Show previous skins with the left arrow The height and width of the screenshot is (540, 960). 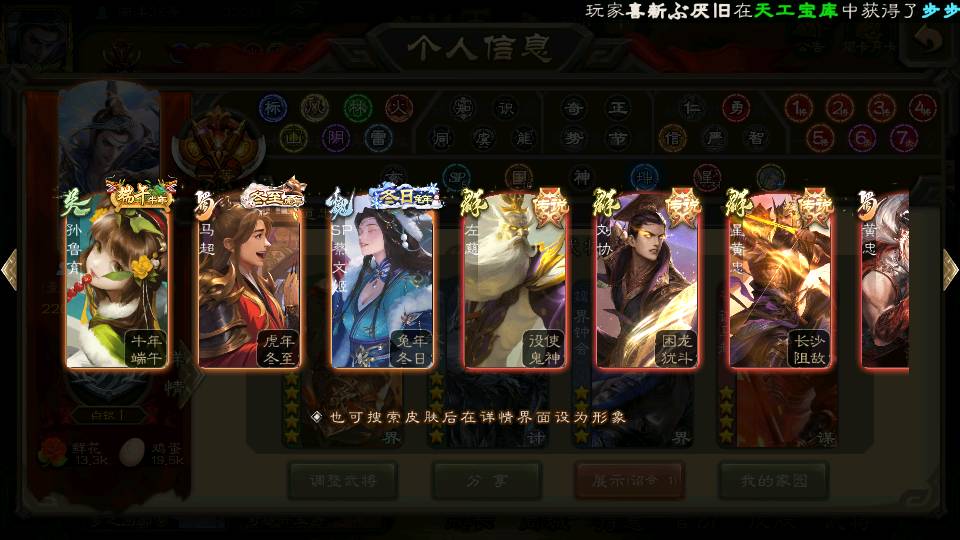pyautogui.click(x=9, y=268)
